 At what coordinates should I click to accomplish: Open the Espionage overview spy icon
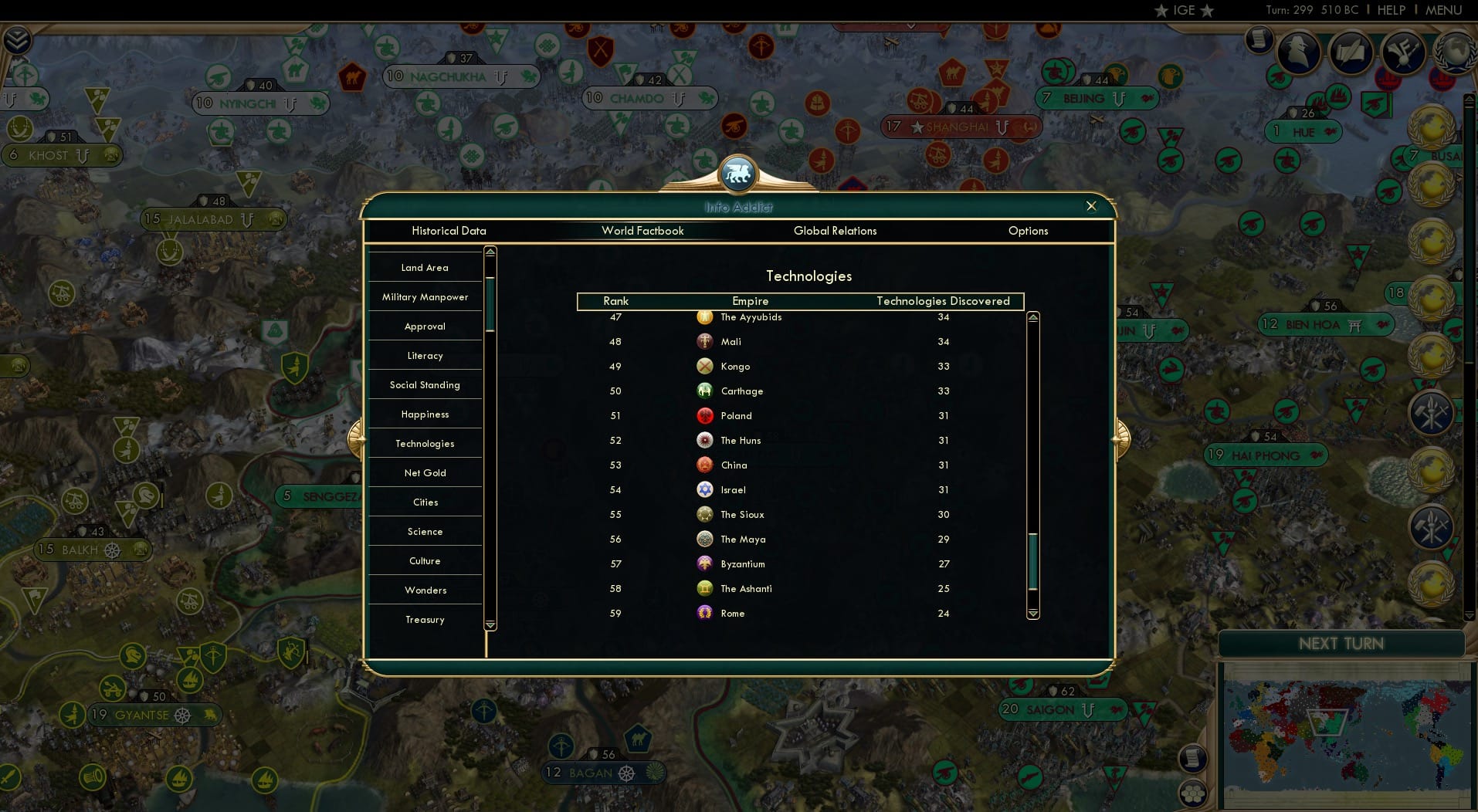1298,52
